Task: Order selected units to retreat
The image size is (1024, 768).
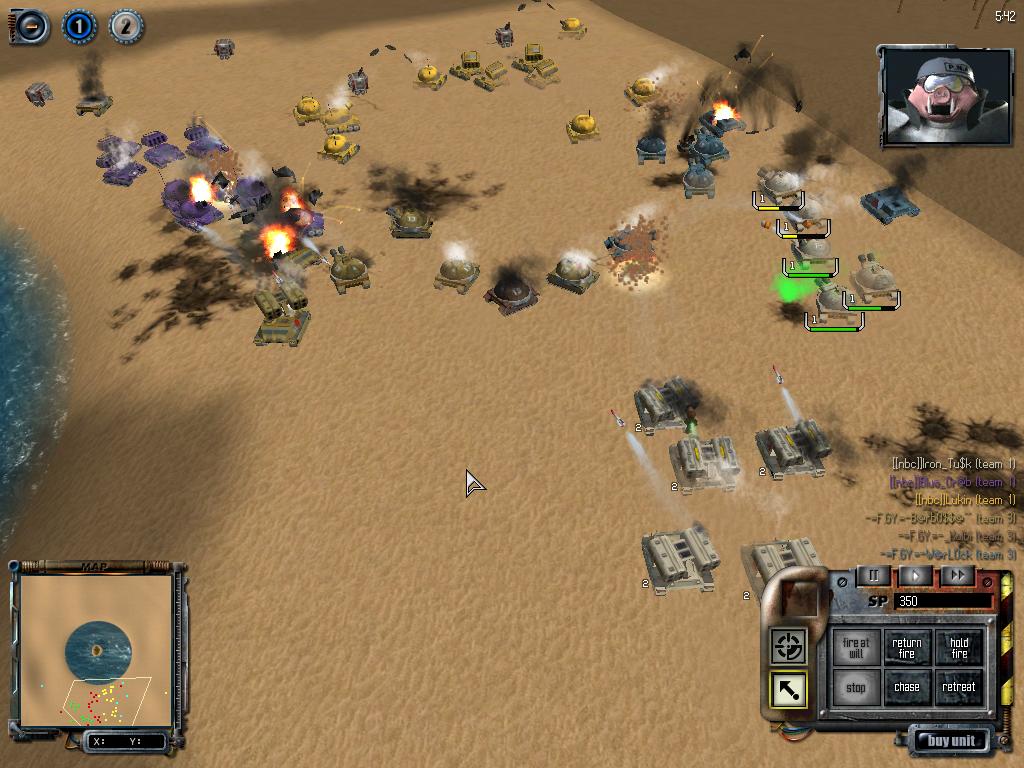Action: [x=959, y=687]
